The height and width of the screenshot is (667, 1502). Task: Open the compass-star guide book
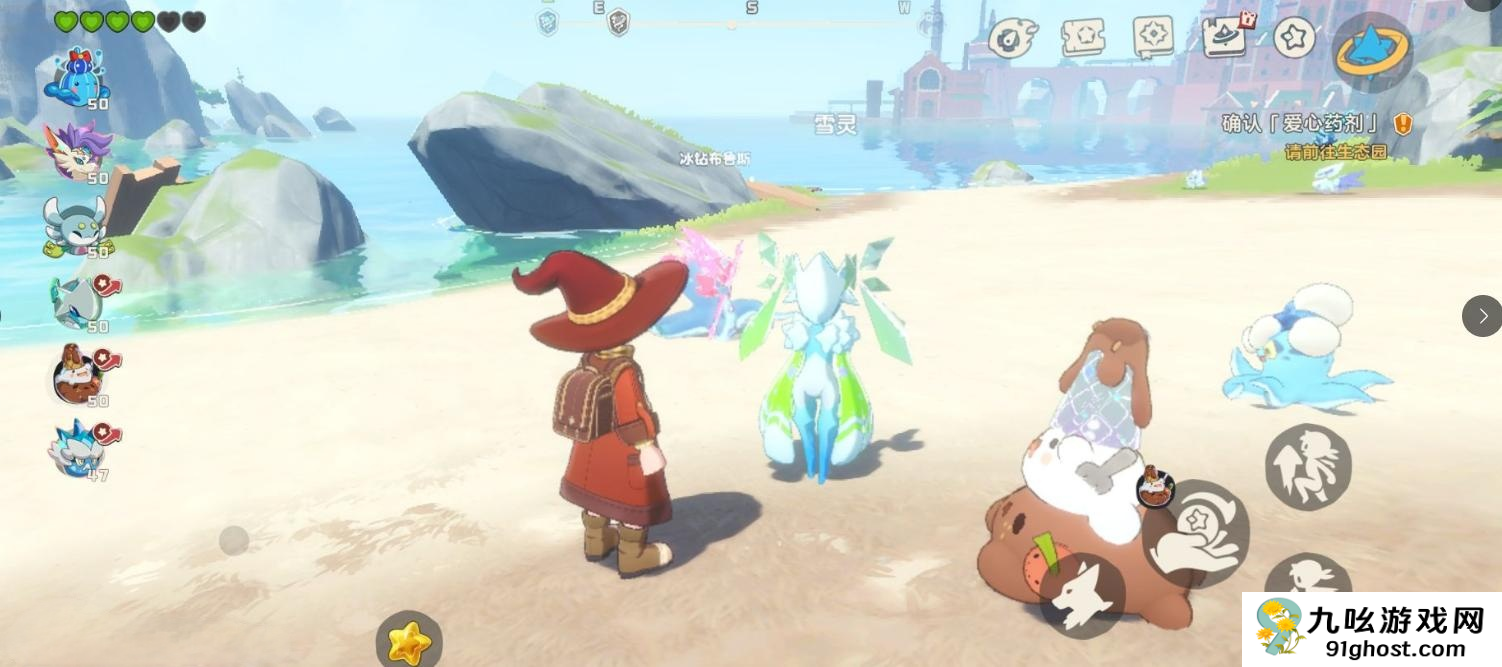pos(1153,38)
